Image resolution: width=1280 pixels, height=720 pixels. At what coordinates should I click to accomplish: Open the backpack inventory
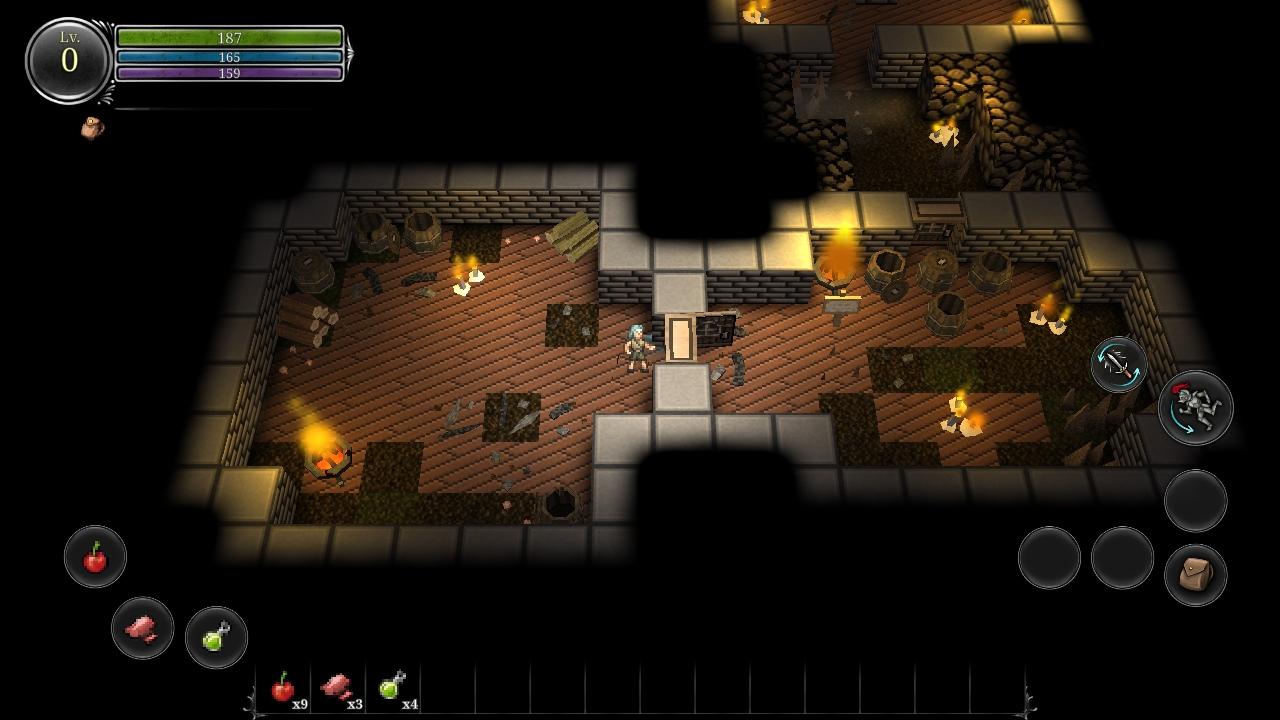tap(1195, 575)
